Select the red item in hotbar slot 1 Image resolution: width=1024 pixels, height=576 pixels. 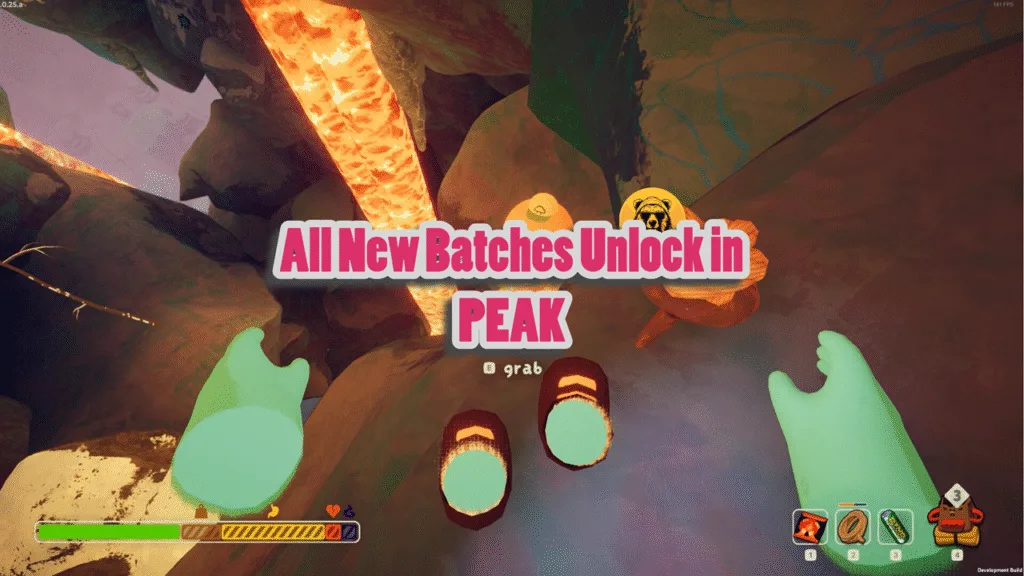pos(809,525)
